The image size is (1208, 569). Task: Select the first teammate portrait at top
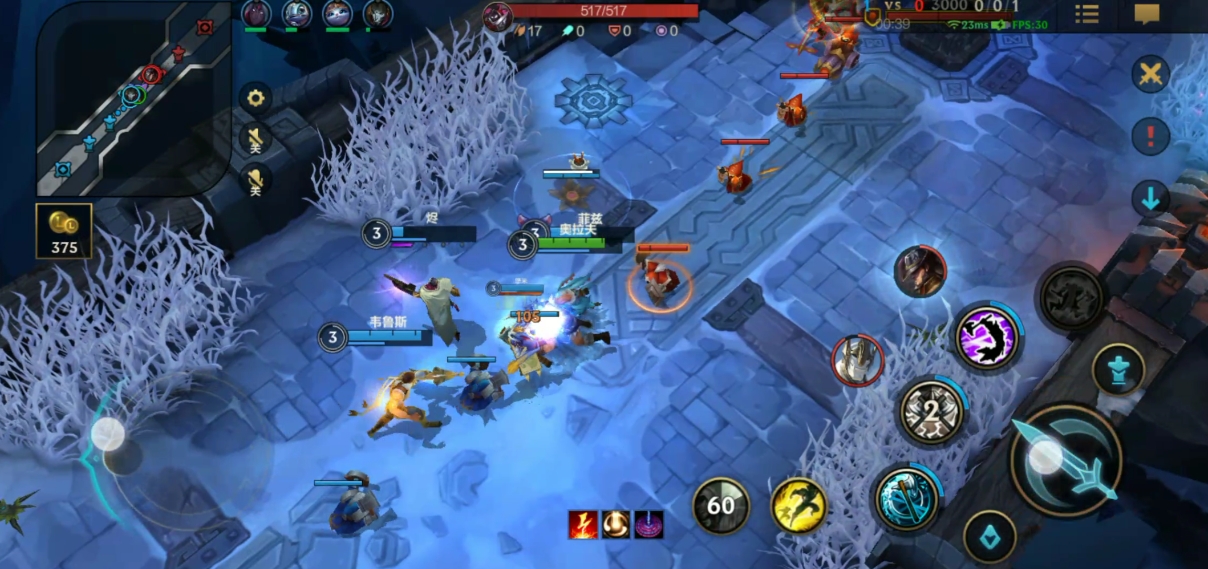point(256,14)
